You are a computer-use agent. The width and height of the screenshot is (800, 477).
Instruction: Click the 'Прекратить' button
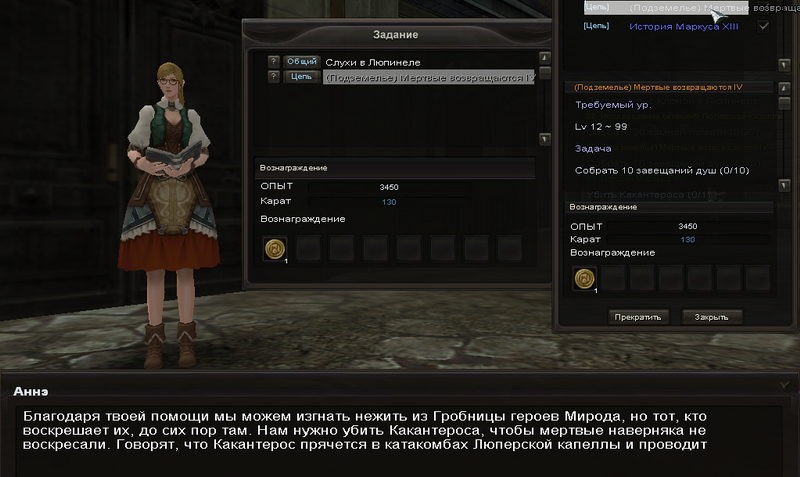639,317
